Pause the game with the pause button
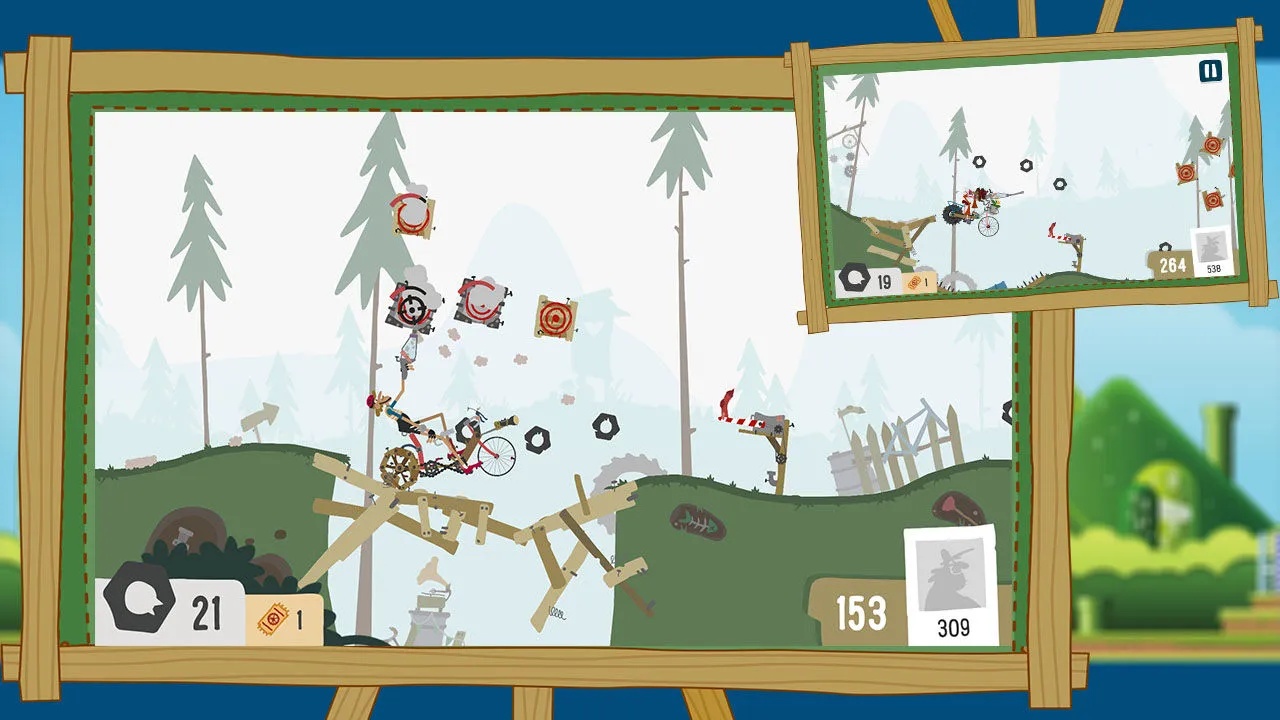This screenshot has width=1280, height=720. [x=1210, y=71]
